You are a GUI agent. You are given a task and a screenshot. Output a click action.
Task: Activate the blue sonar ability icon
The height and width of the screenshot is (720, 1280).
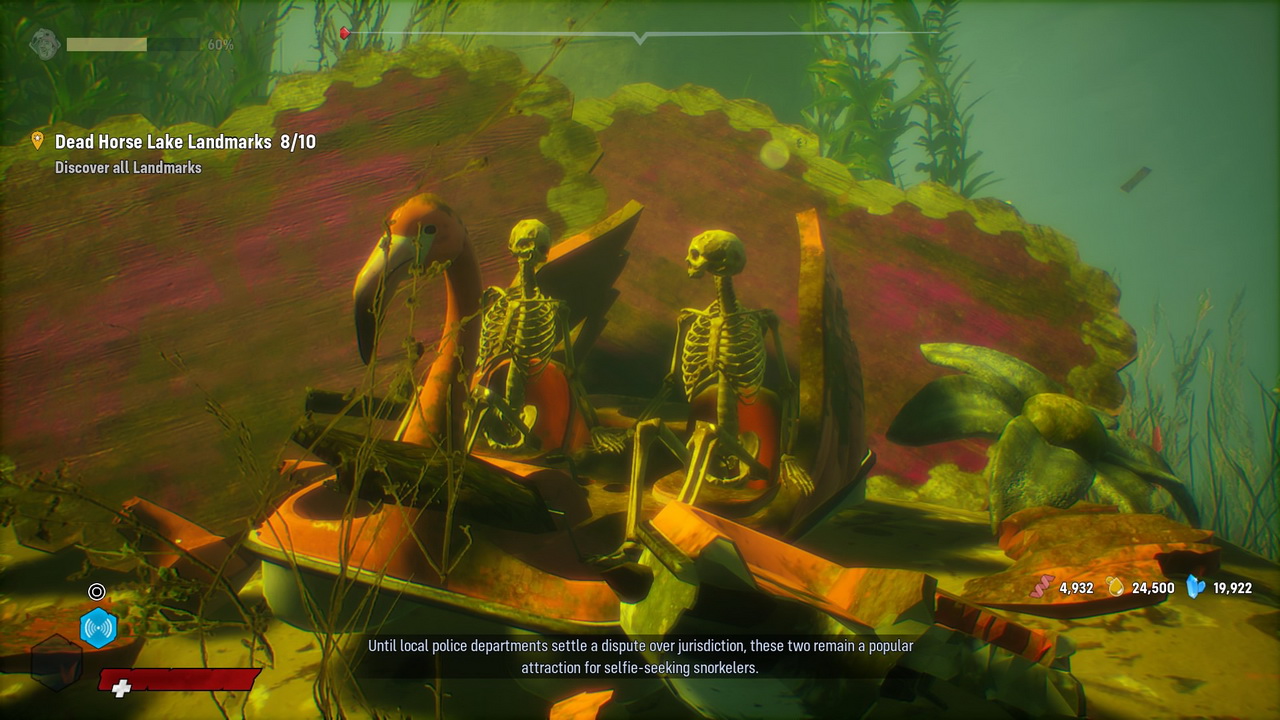(98, 628)
